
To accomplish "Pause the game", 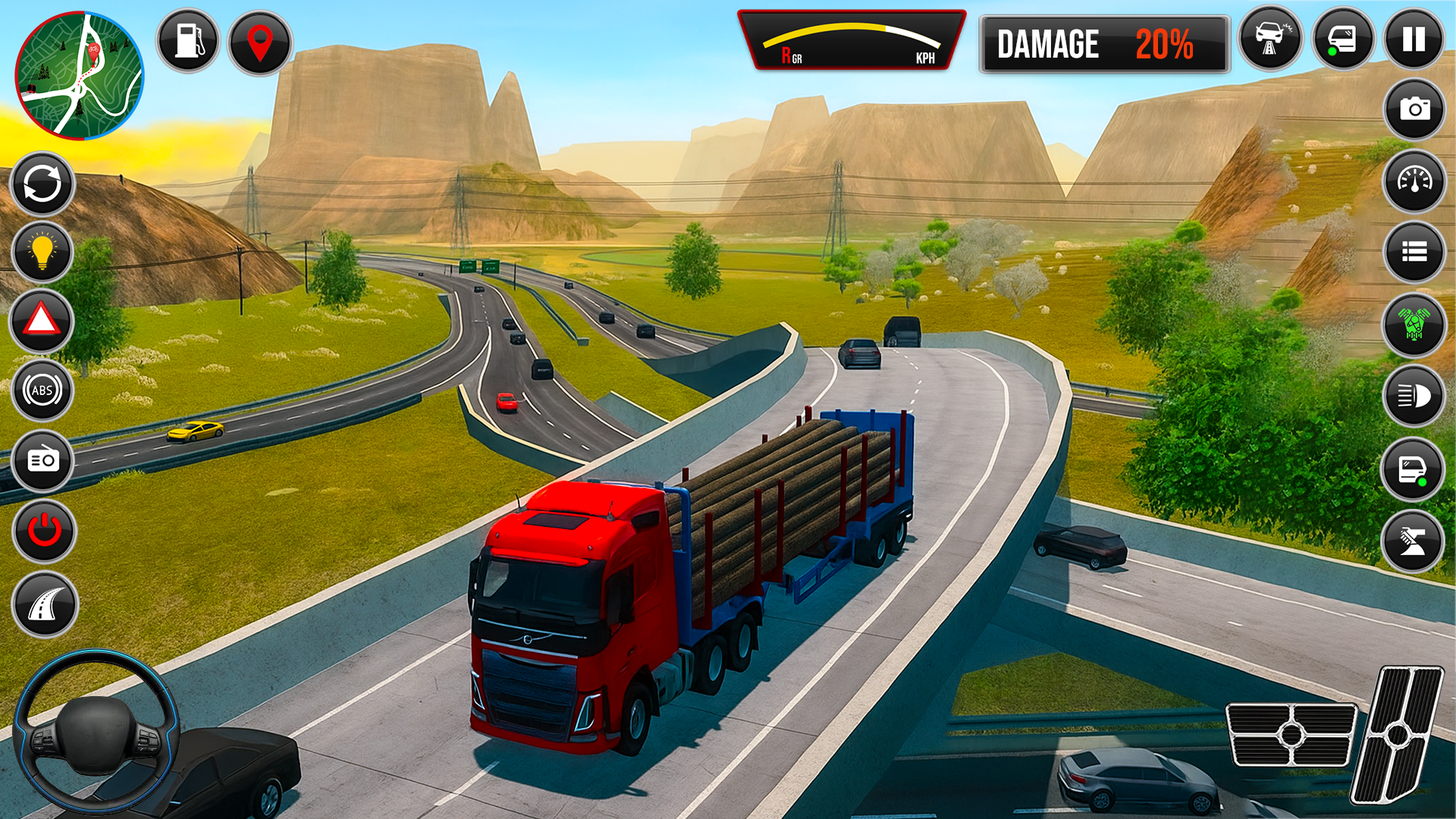I will [1414, 39].
